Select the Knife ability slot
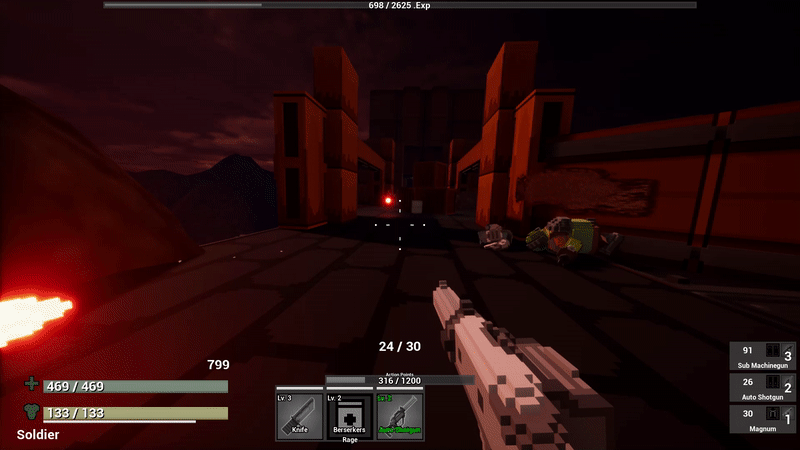Screen dimensions: 800x450 coord(299,416)
